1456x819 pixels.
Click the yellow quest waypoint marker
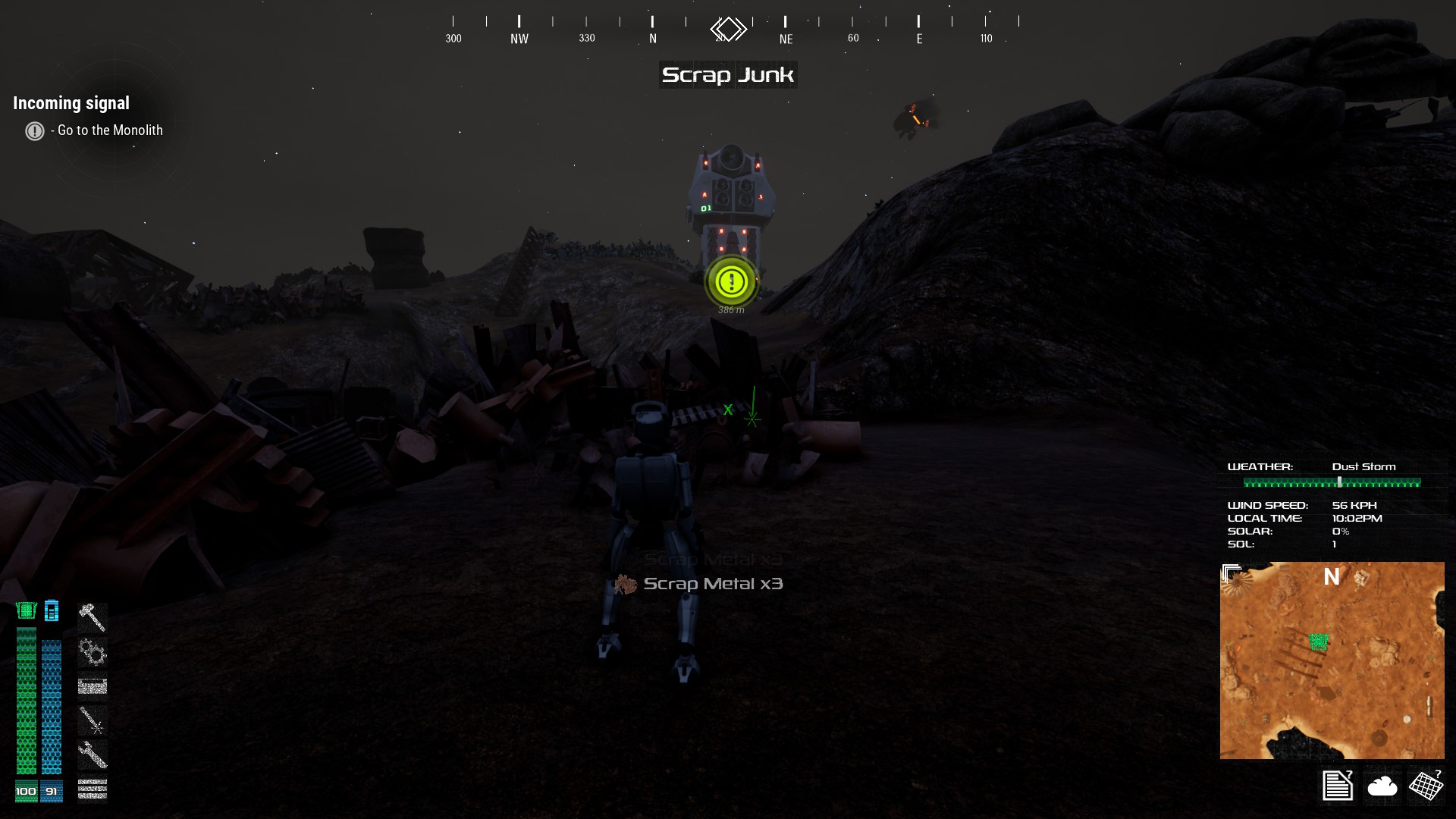(x=731, y=282)
